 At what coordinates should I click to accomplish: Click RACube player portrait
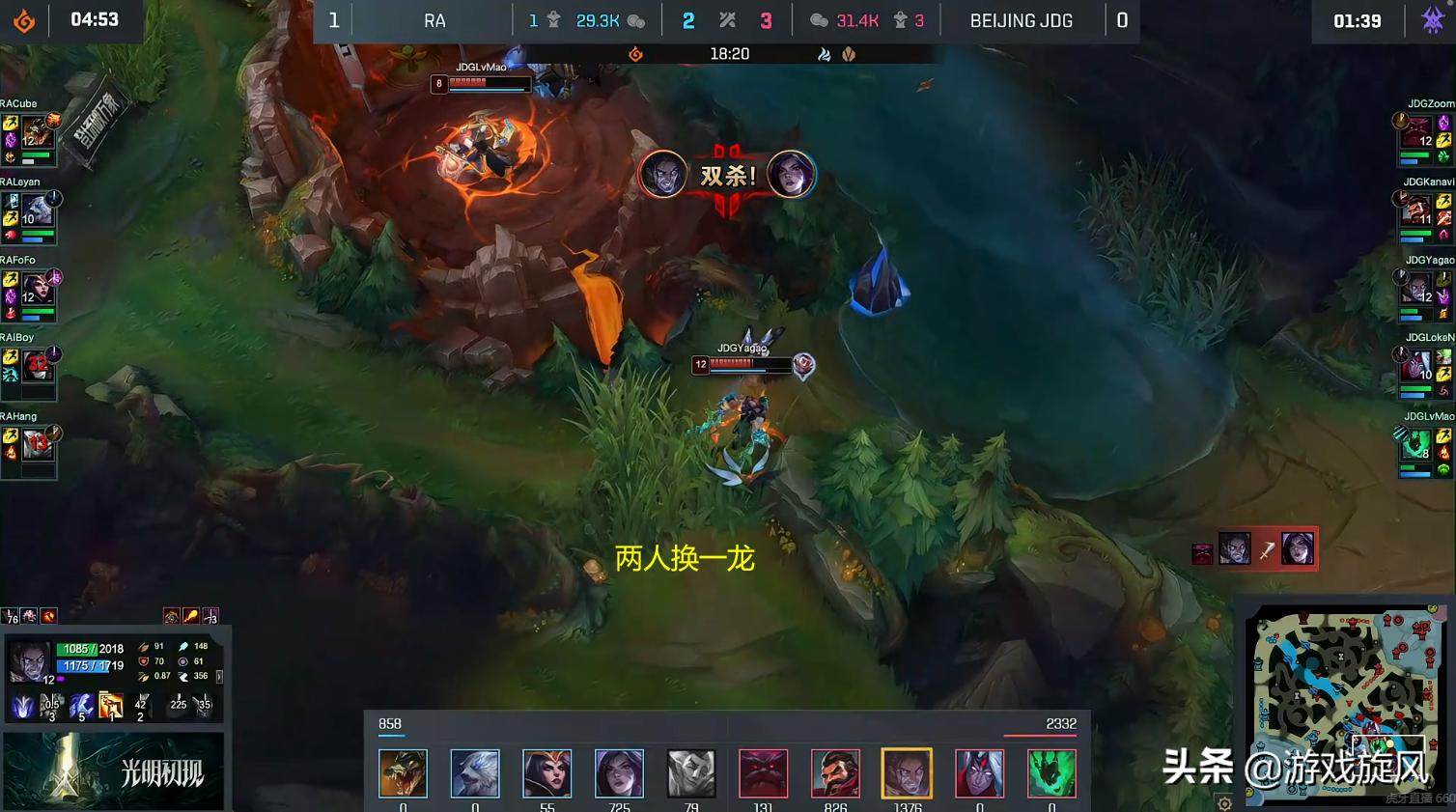point(37,132)
